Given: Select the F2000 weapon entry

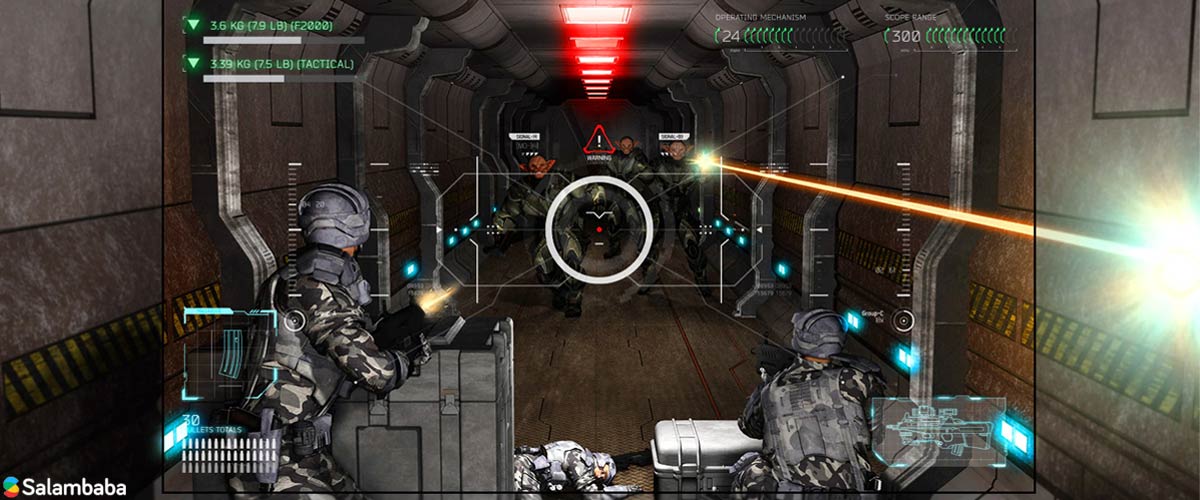Looking at the screenshot, I should [x=271, y=25].
